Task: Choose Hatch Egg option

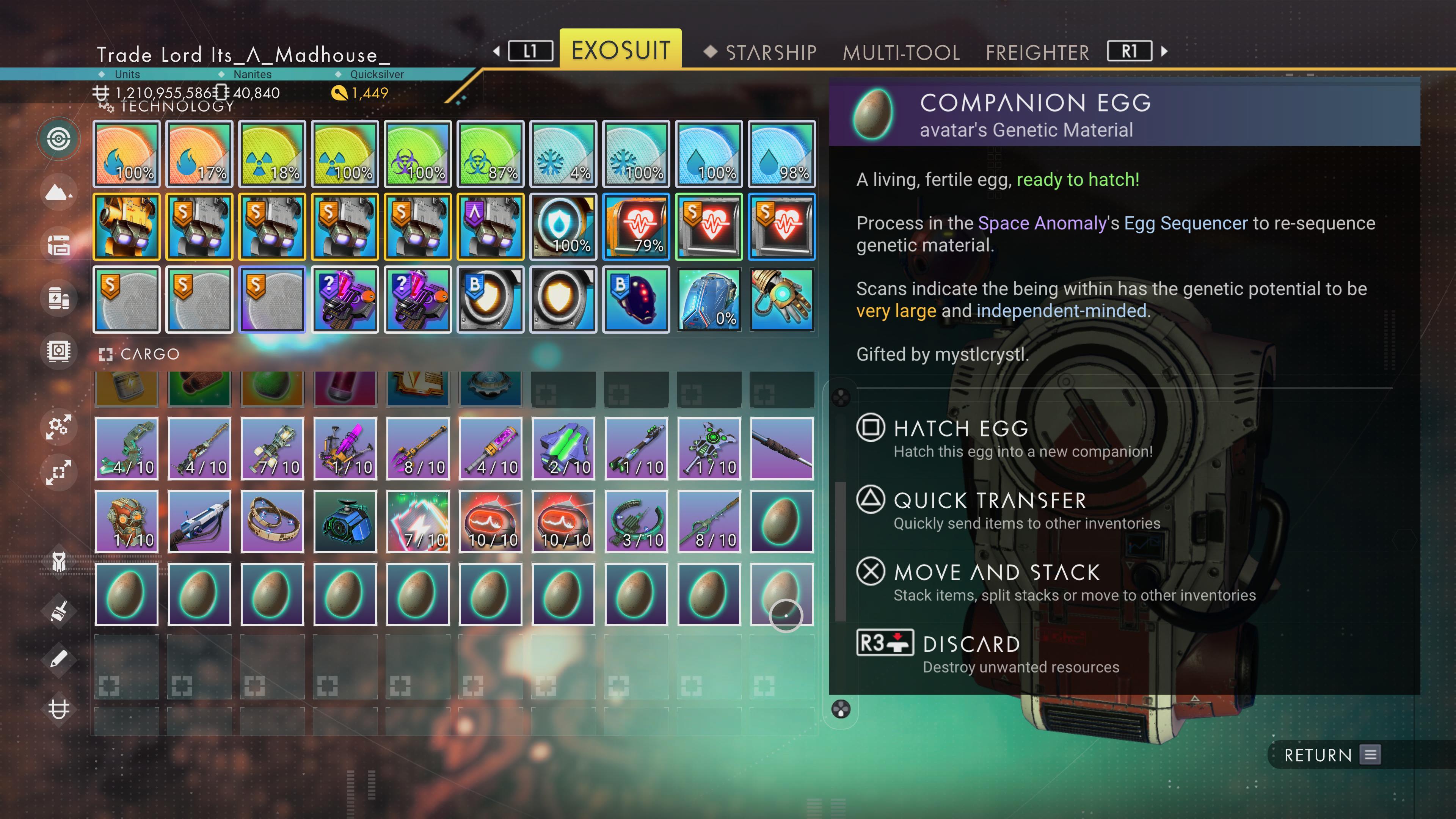Action: coord(961,429)
